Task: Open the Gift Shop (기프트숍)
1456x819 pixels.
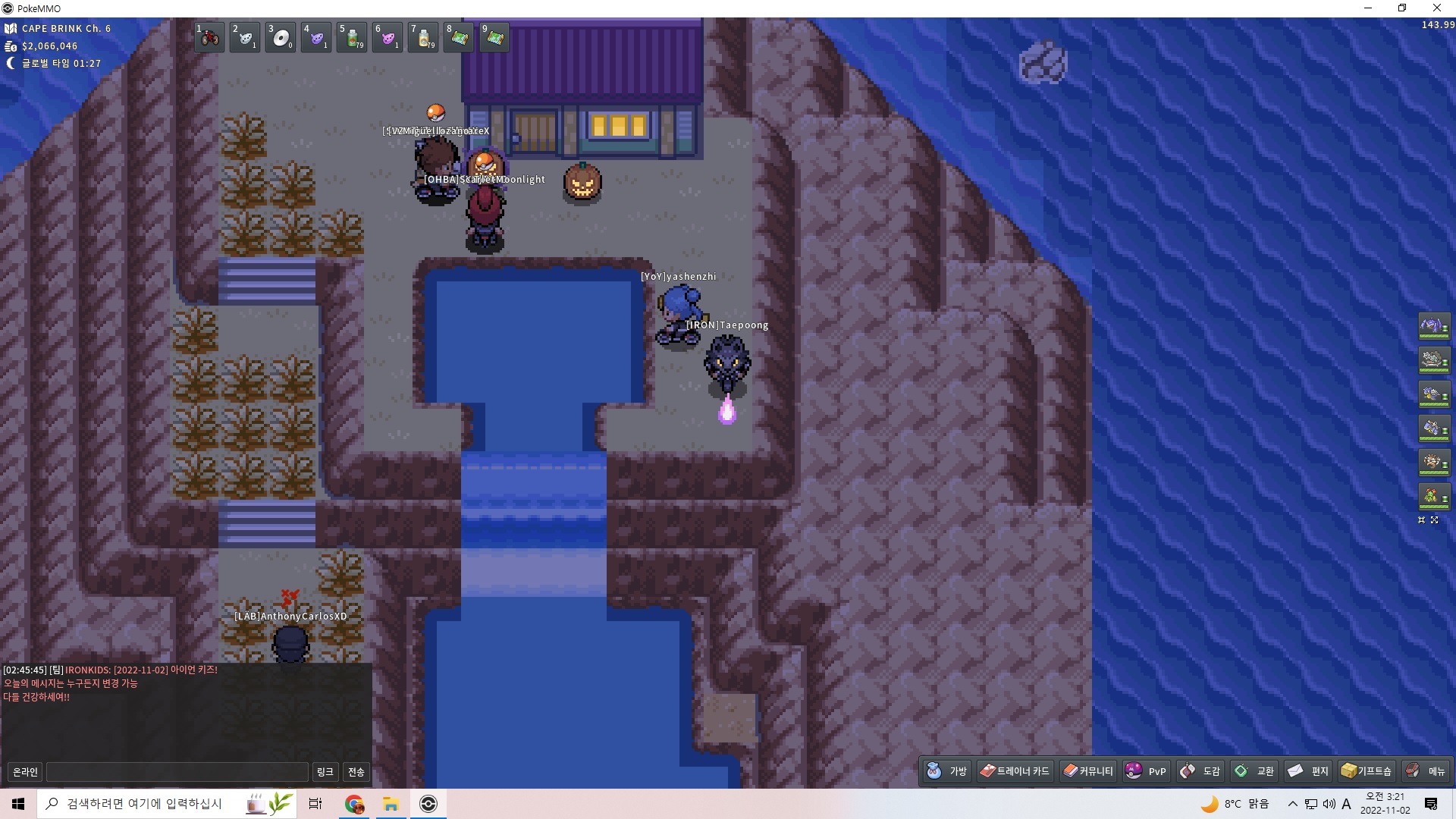Action: 1367,771
